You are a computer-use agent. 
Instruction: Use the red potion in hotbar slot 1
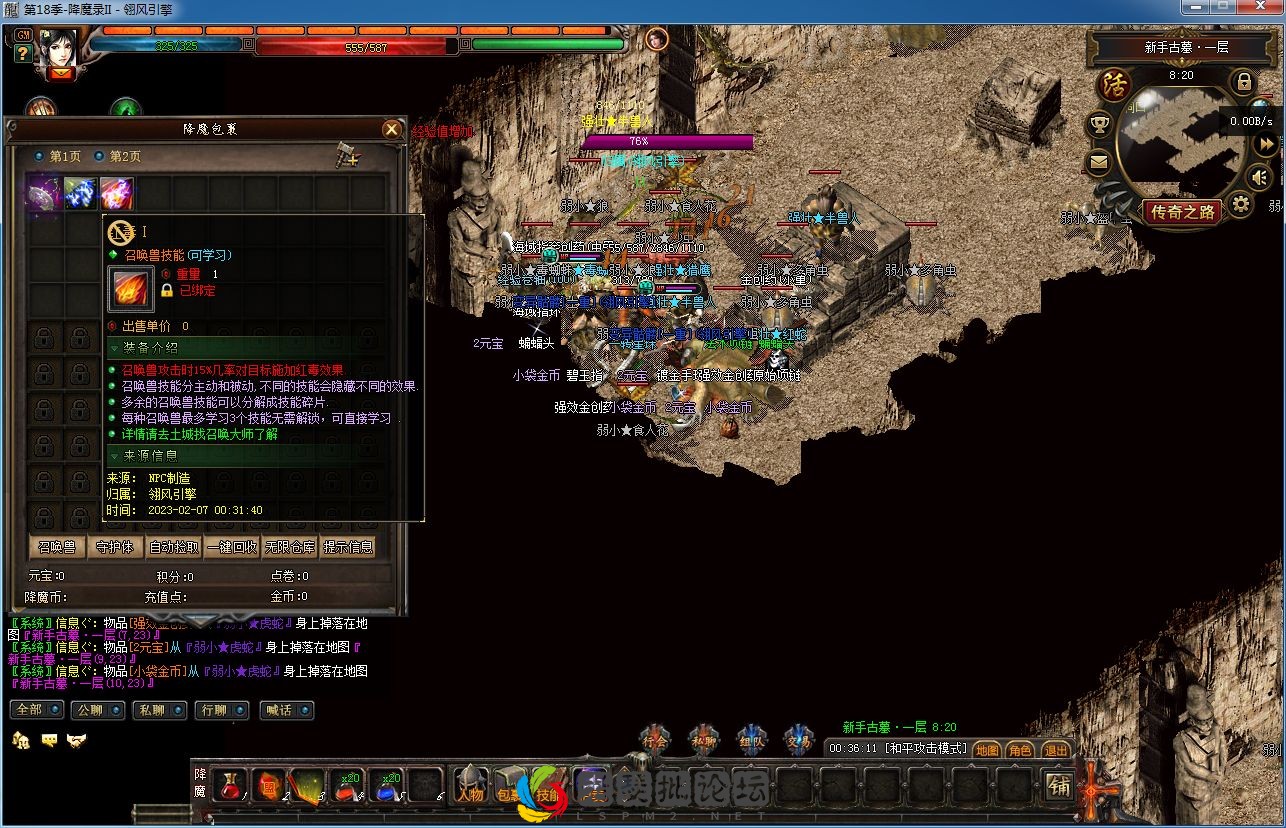[x=229, y=786]
